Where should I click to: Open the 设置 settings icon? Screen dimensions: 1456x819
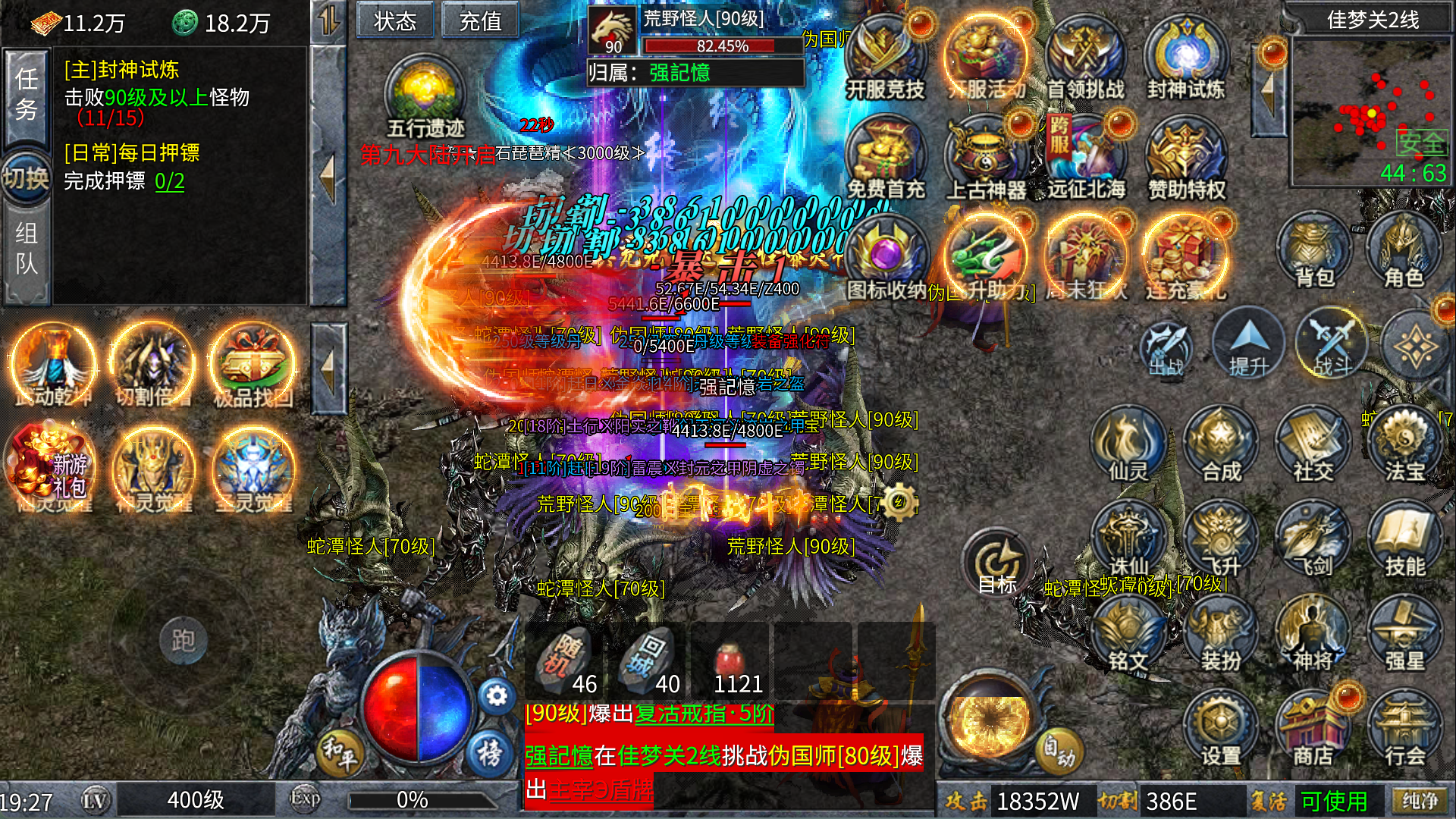[1220, 728]
